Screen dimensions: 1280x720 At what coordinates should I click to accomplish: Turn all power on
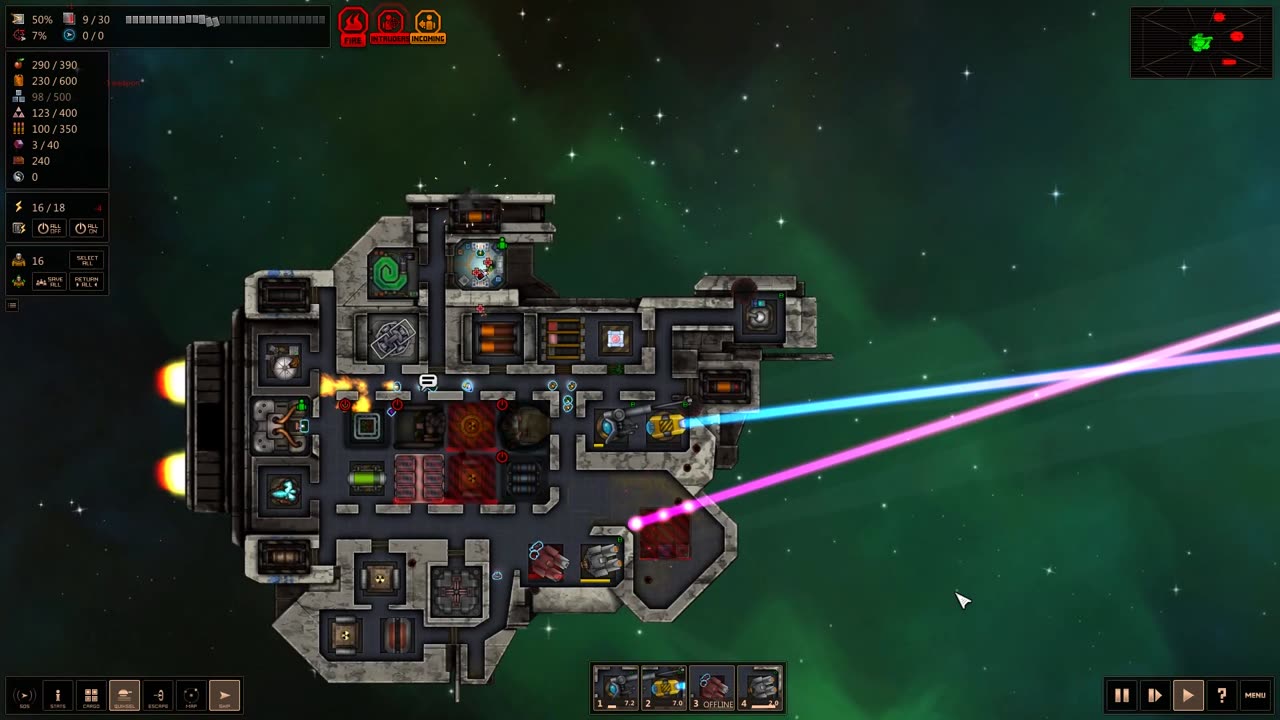click(x=86, y=228)
